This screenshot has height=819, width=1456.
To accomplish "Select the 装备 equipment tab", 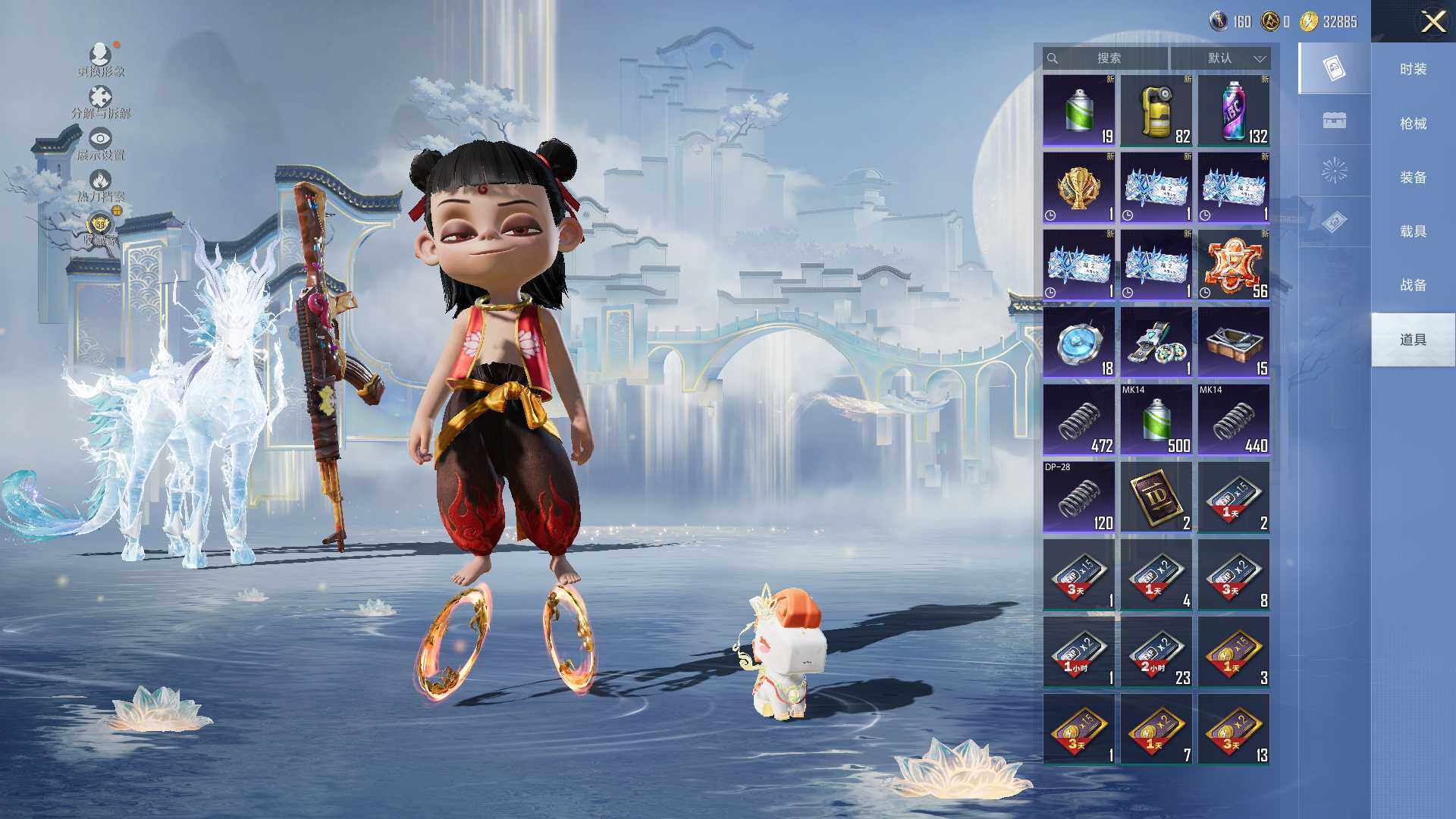I will click(1413, 177).
